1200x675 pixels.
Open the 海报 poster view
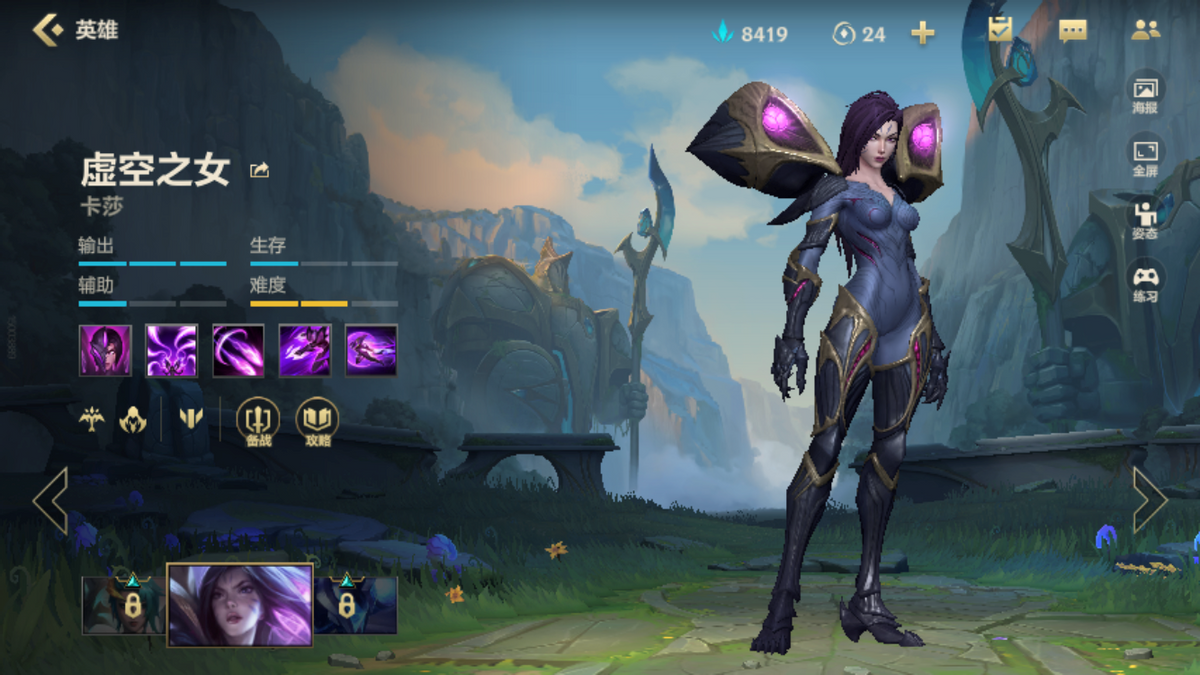click(1145, 94)
